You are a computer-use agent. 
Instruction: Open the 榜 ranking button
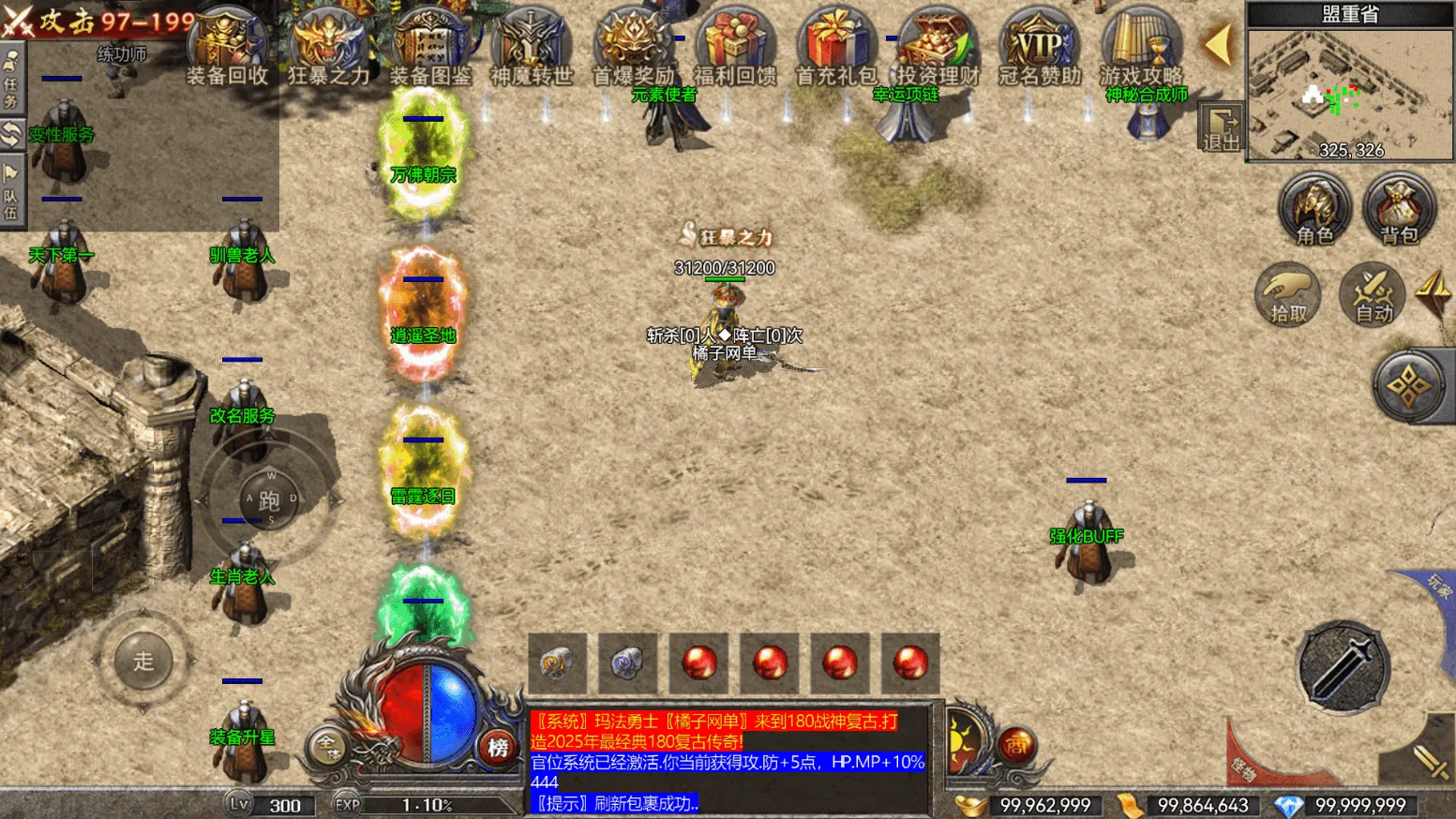(x=498, y=747)
